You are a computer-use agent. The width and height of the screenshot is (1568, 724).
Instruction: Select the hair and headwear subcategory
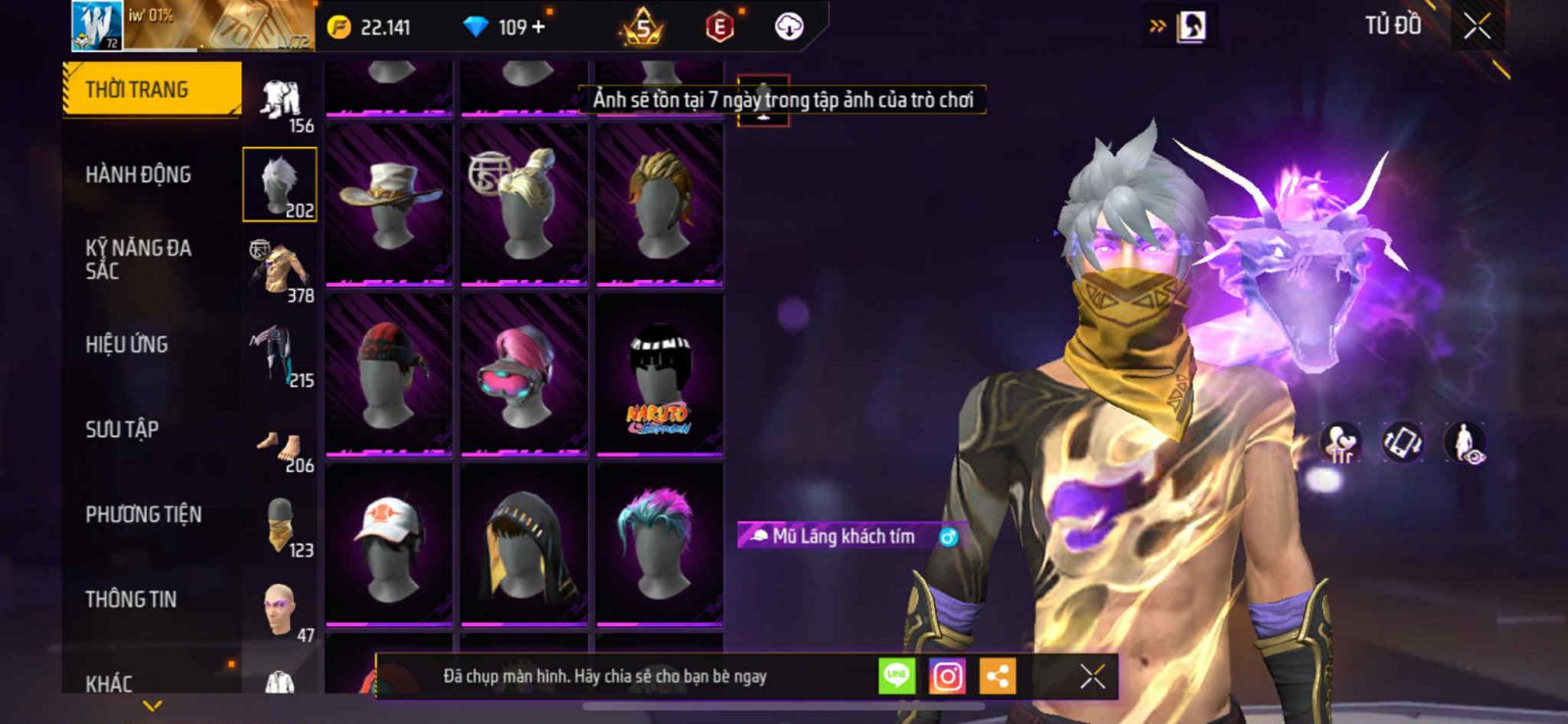pos(280,185)
